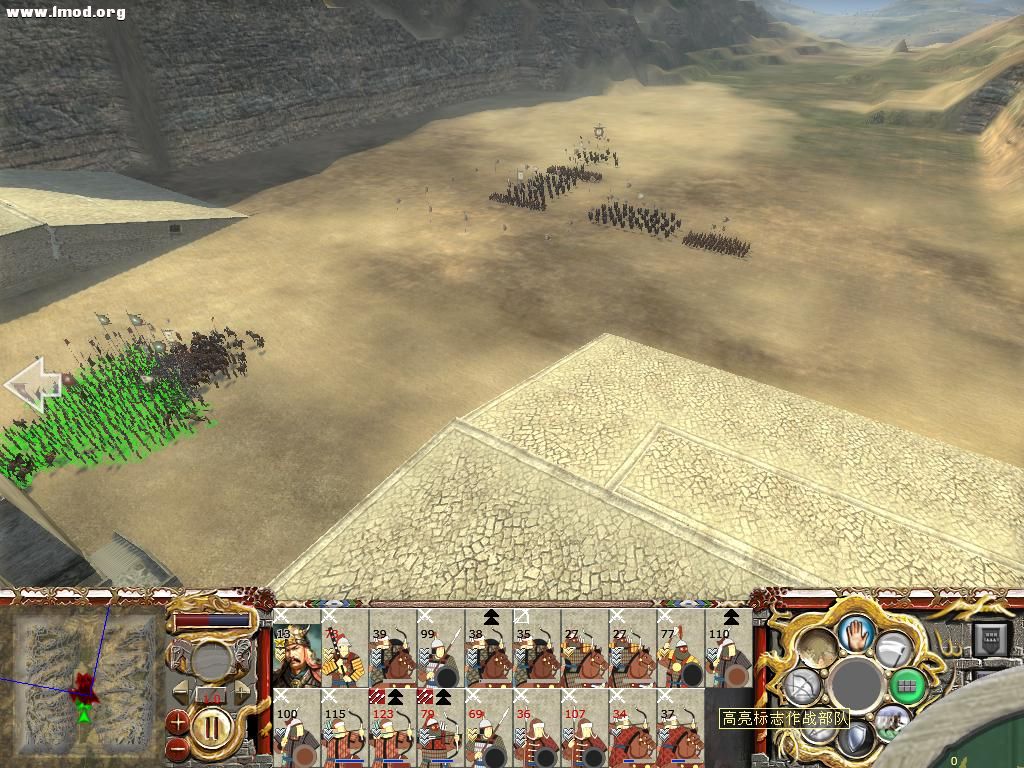Screen dimensions: 1024x768
Task: Pause the battle with the round pause button
Action: tap(212, 727)
